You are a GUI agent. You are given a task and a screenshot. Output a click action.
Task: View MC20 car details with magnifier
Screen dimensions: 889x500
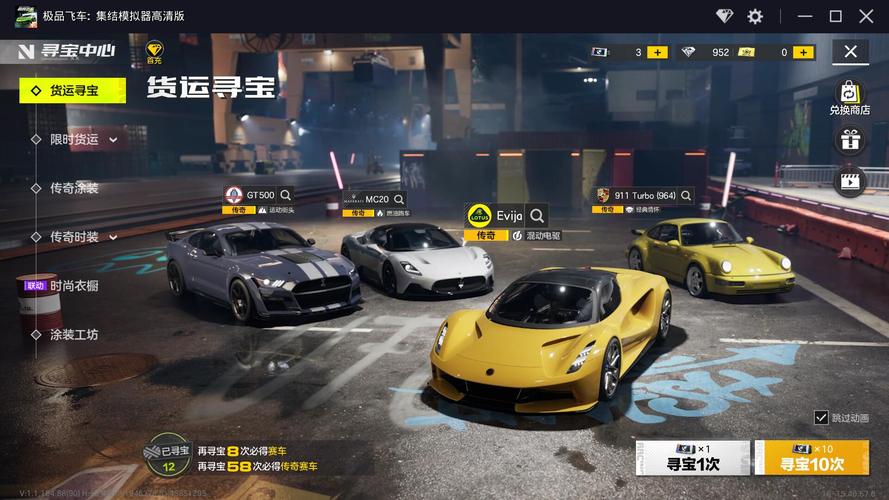tap(398, 200)
